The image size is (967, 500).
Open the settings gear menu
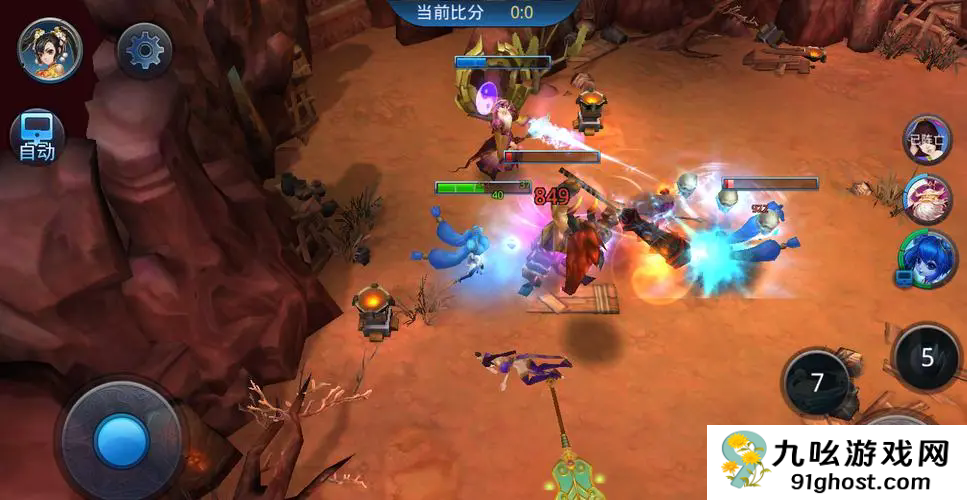coord(144,48)
